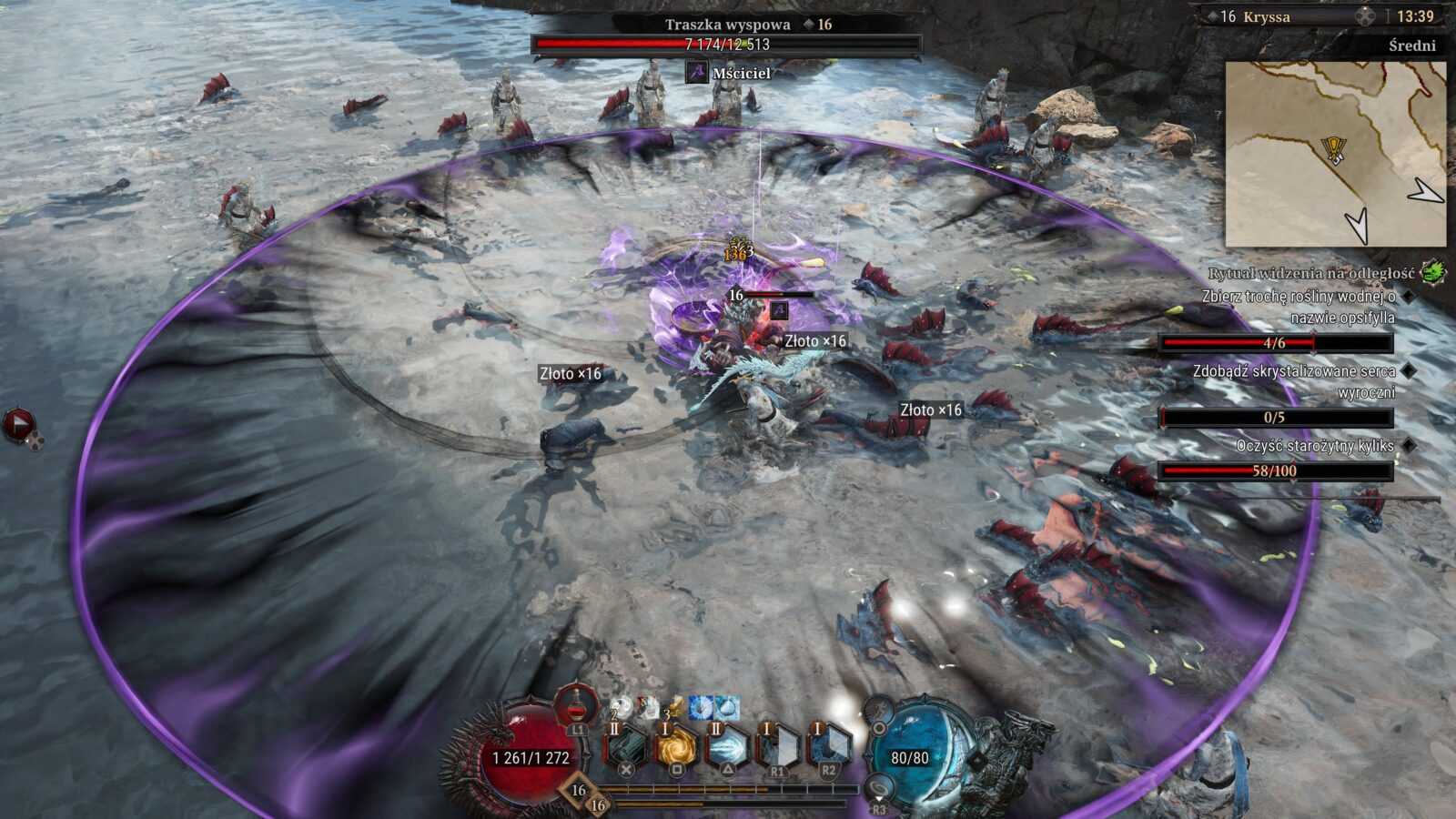Select the Kryssa player name banner
1456x819 pixels.
click(1266, 16)
